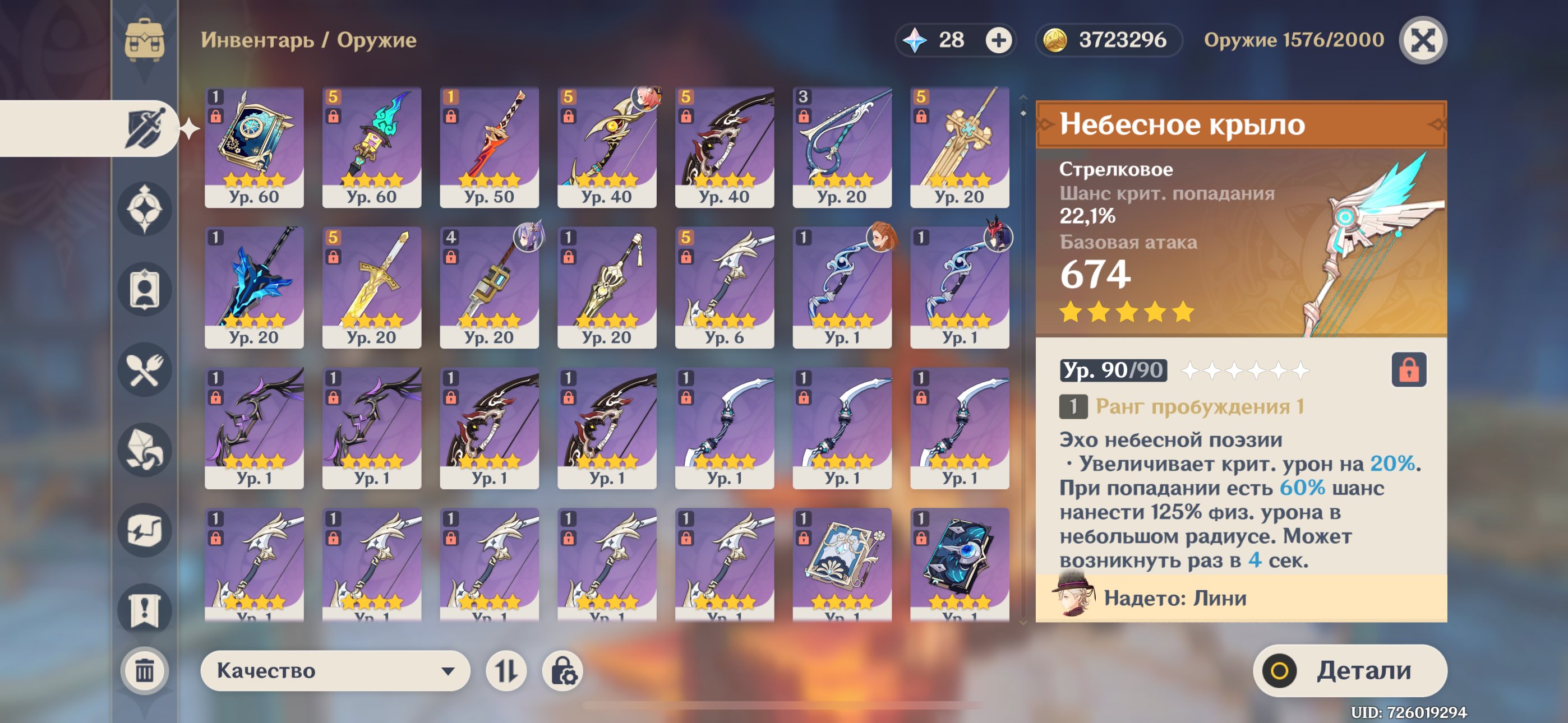Image resolution: width=1568 pixels, height=723 pixels.
Task: Open the gadgets tab
Action: pos(144,530)
